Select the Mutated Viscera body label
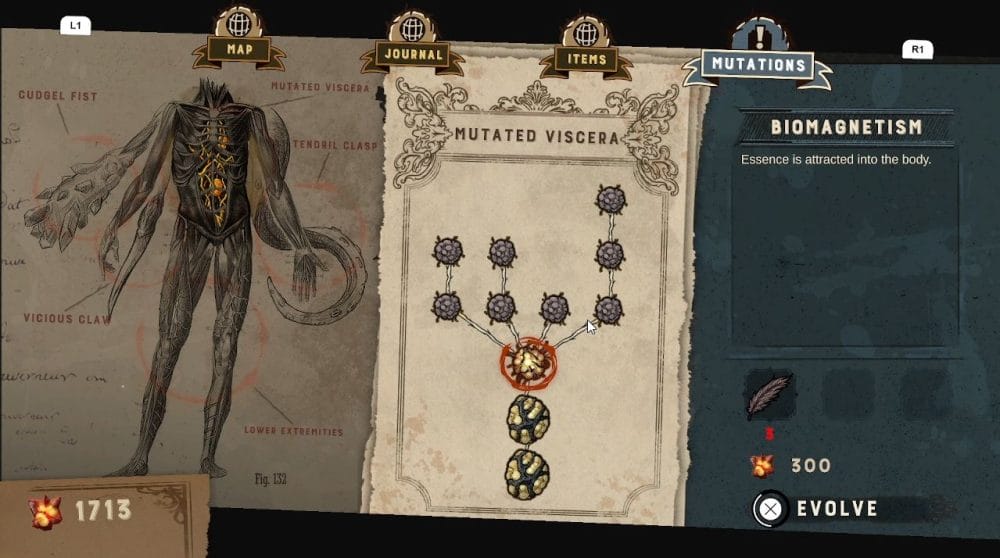The width and height of the screenshot is (1000, 558). pos(320,87)
